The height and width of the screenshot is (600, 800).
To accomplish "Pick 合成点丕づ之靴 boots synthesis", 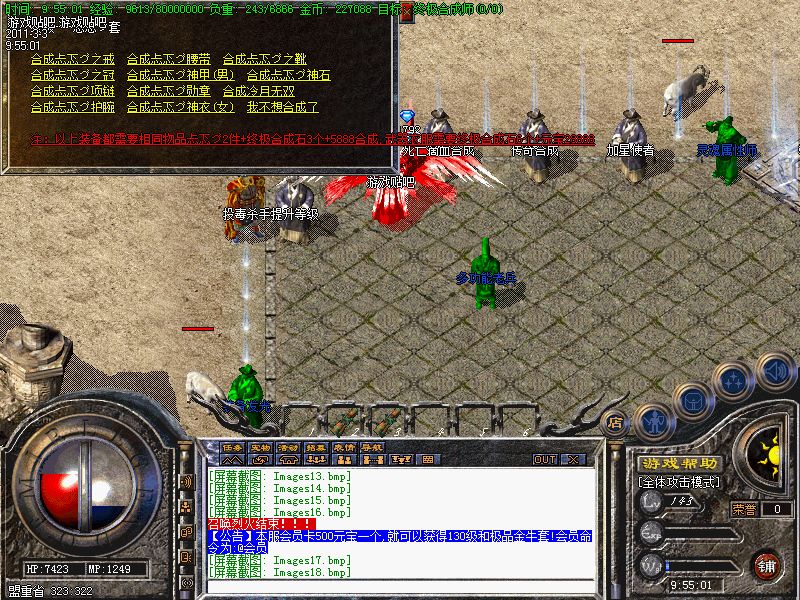I will [263, 60].
